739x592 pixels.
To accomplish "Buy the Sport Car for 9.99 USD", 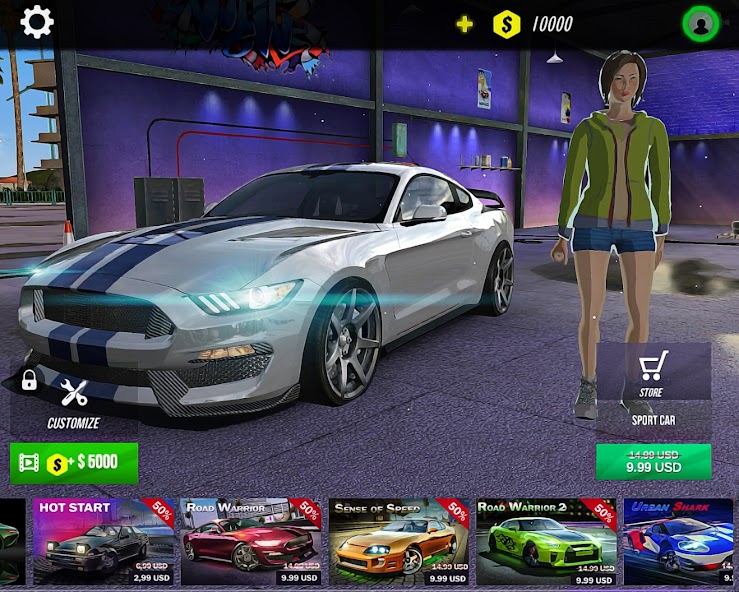I will [x=653, y=462].
